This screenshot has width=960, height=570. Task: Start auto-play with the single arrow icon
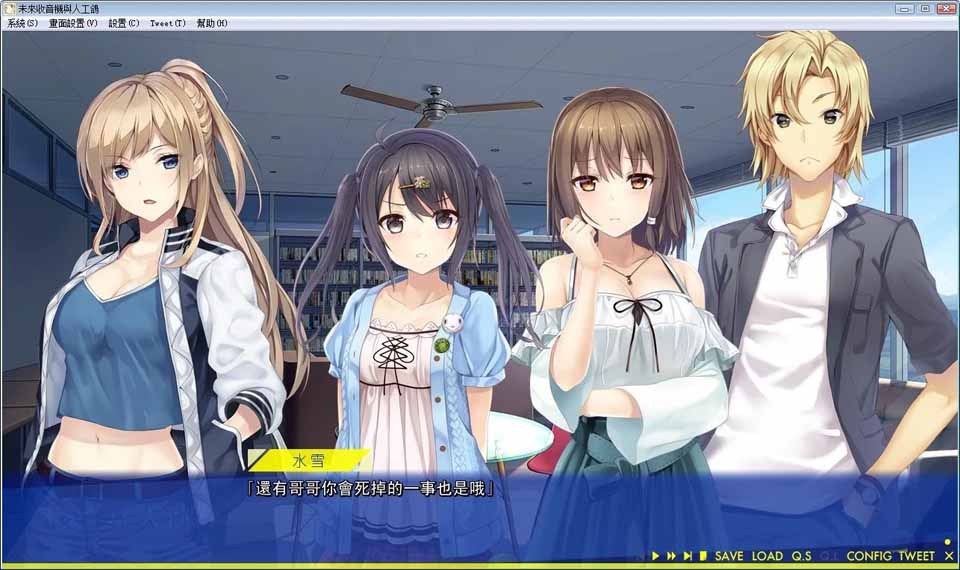point(656,556)
